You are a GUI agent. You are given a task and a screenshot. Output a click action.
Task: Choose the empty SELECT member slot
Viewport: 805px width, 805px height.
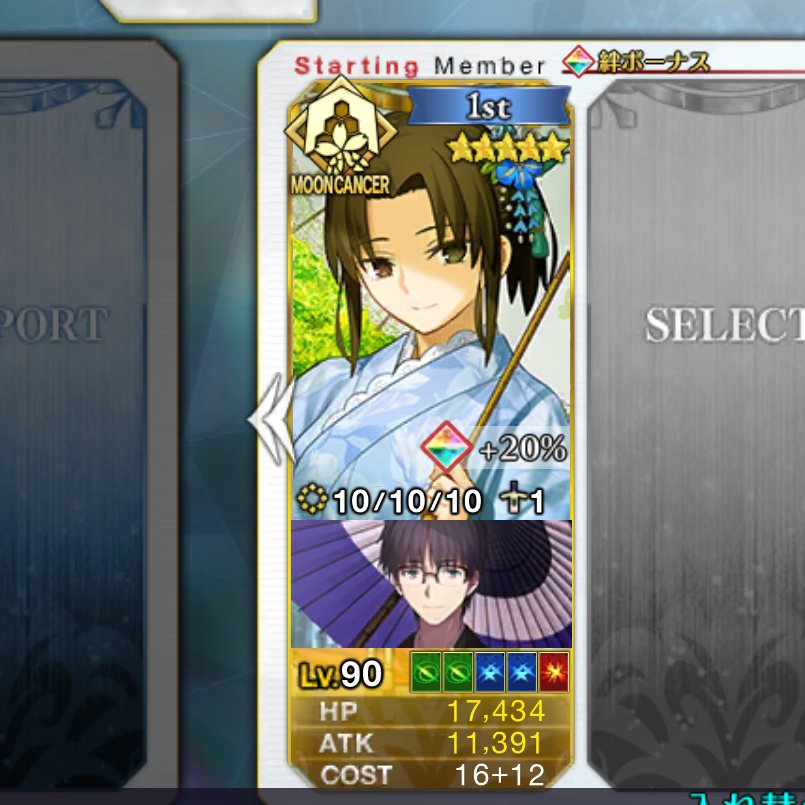point(712,400)
